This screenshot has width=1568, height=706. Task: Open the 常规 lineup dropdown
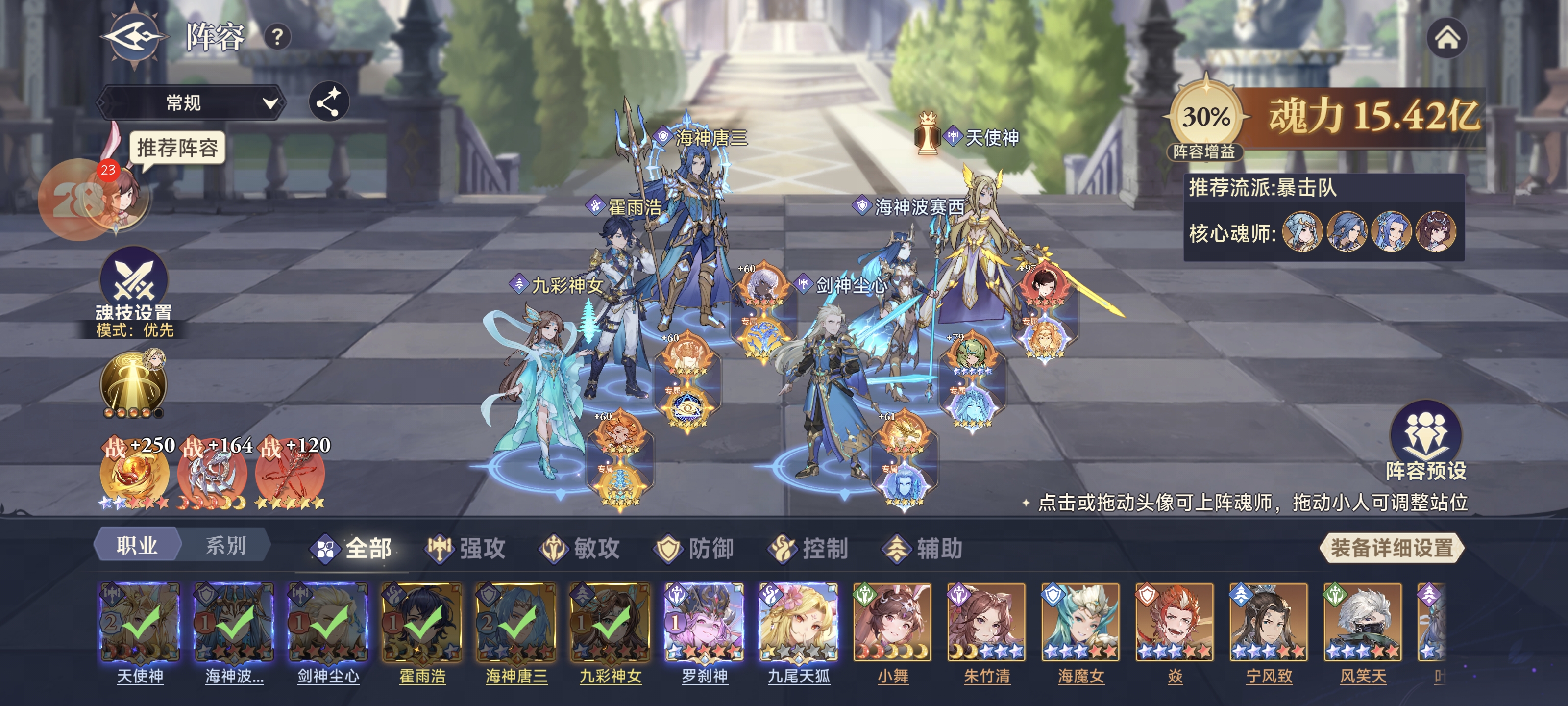191,102
